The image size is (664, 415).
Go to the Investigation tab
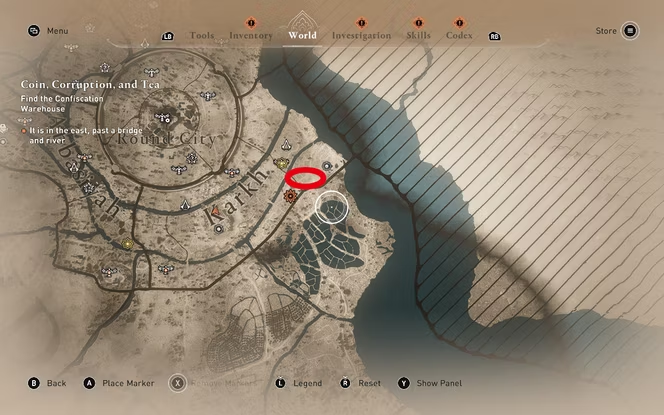[361, 35]
